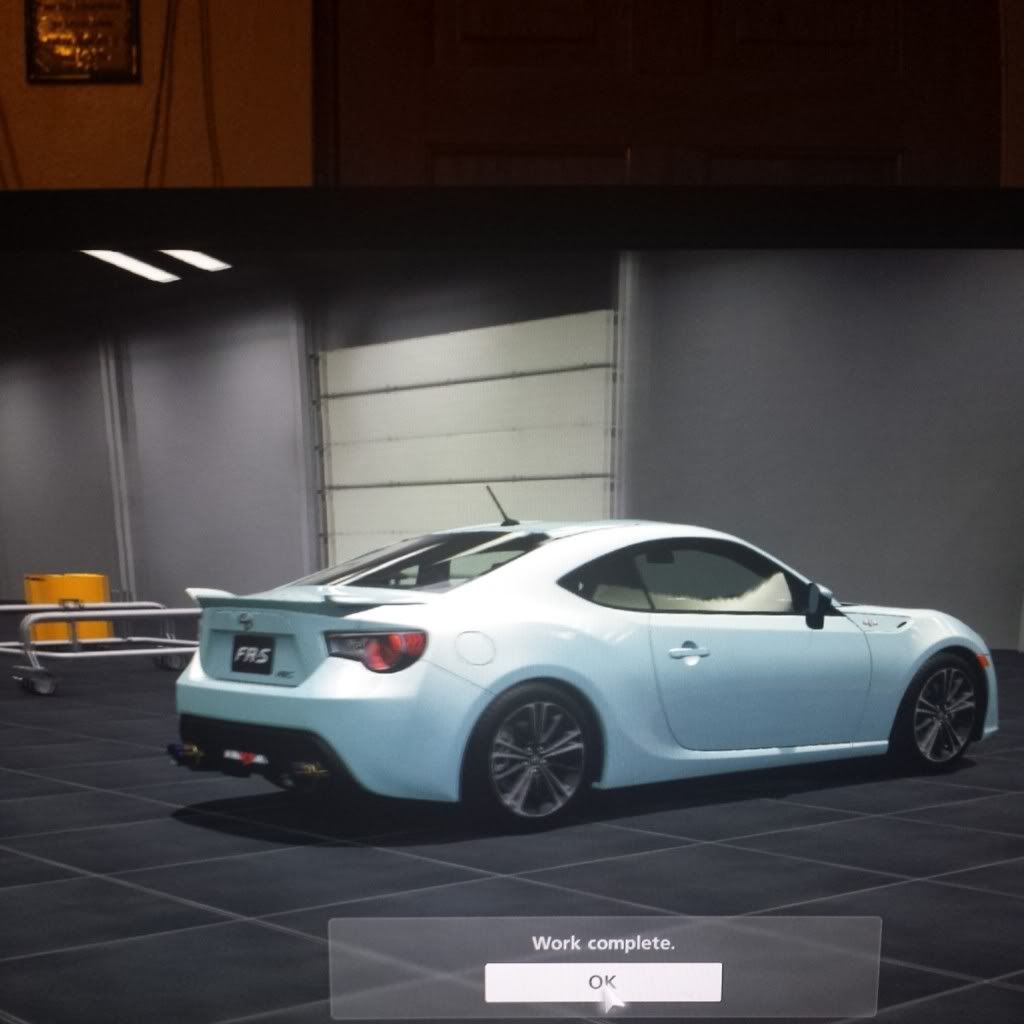Confirm the Work complete dialog with OK
Screen dimensions: 1024x1024
pos(602,982)
